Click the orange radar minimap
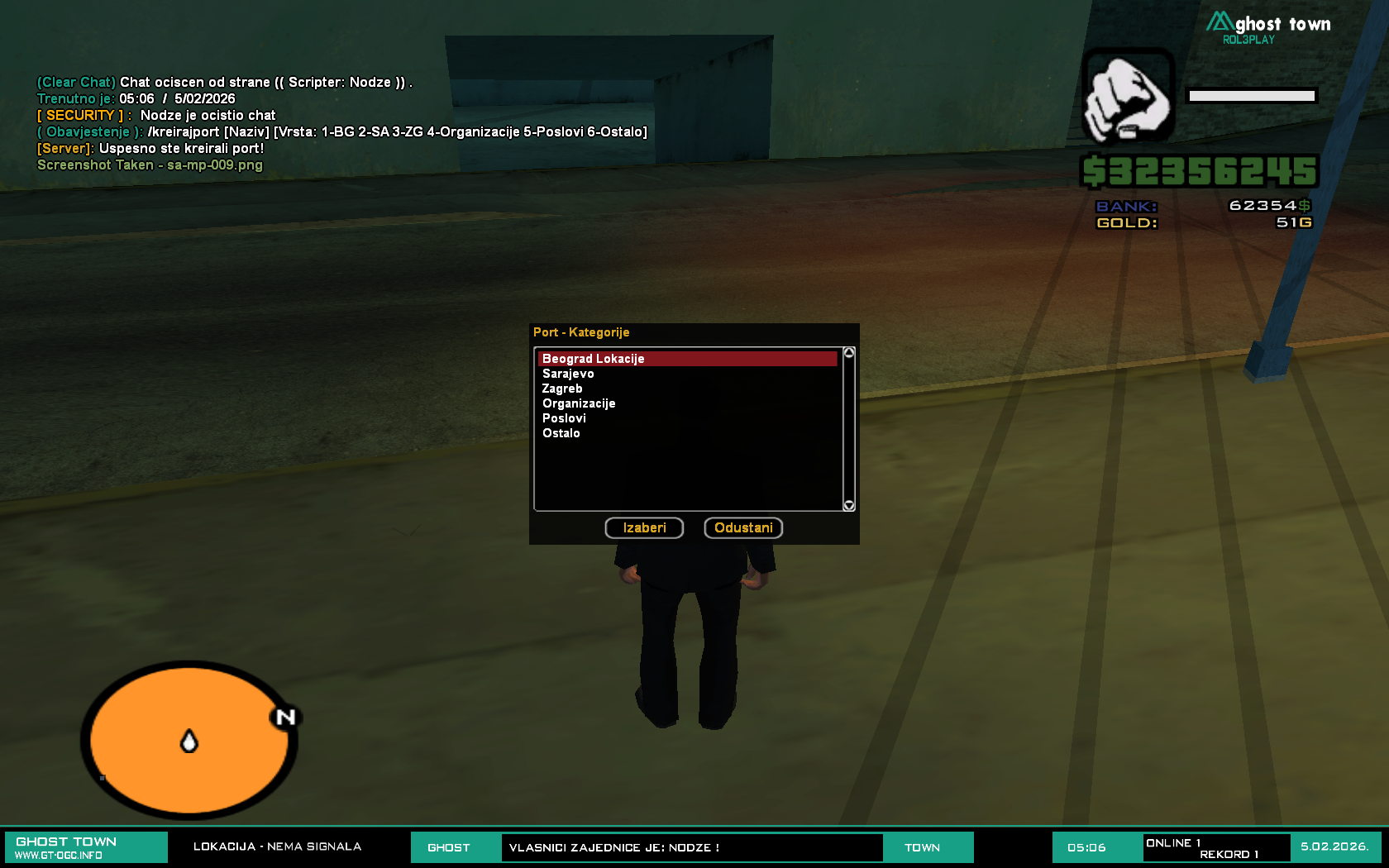 [189, 740]
